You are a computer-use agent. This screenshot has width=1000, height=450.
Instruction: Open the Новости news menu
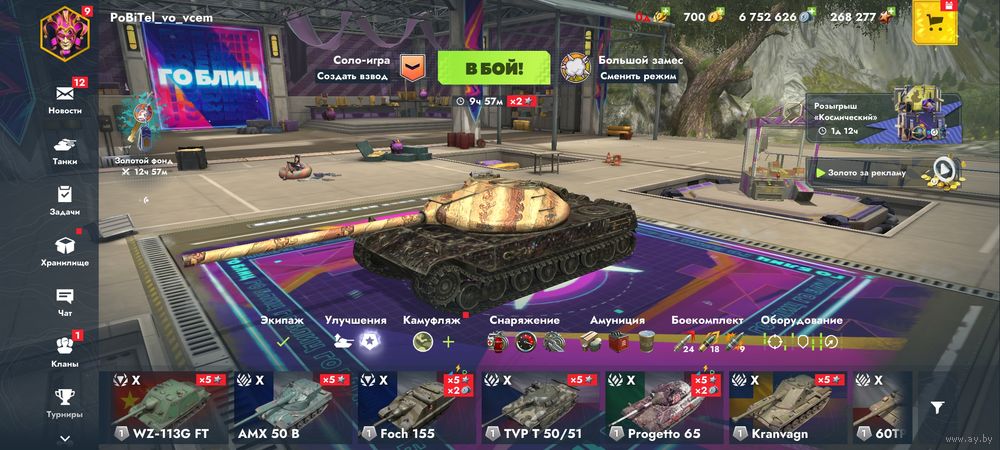click(x=65, y=97)
